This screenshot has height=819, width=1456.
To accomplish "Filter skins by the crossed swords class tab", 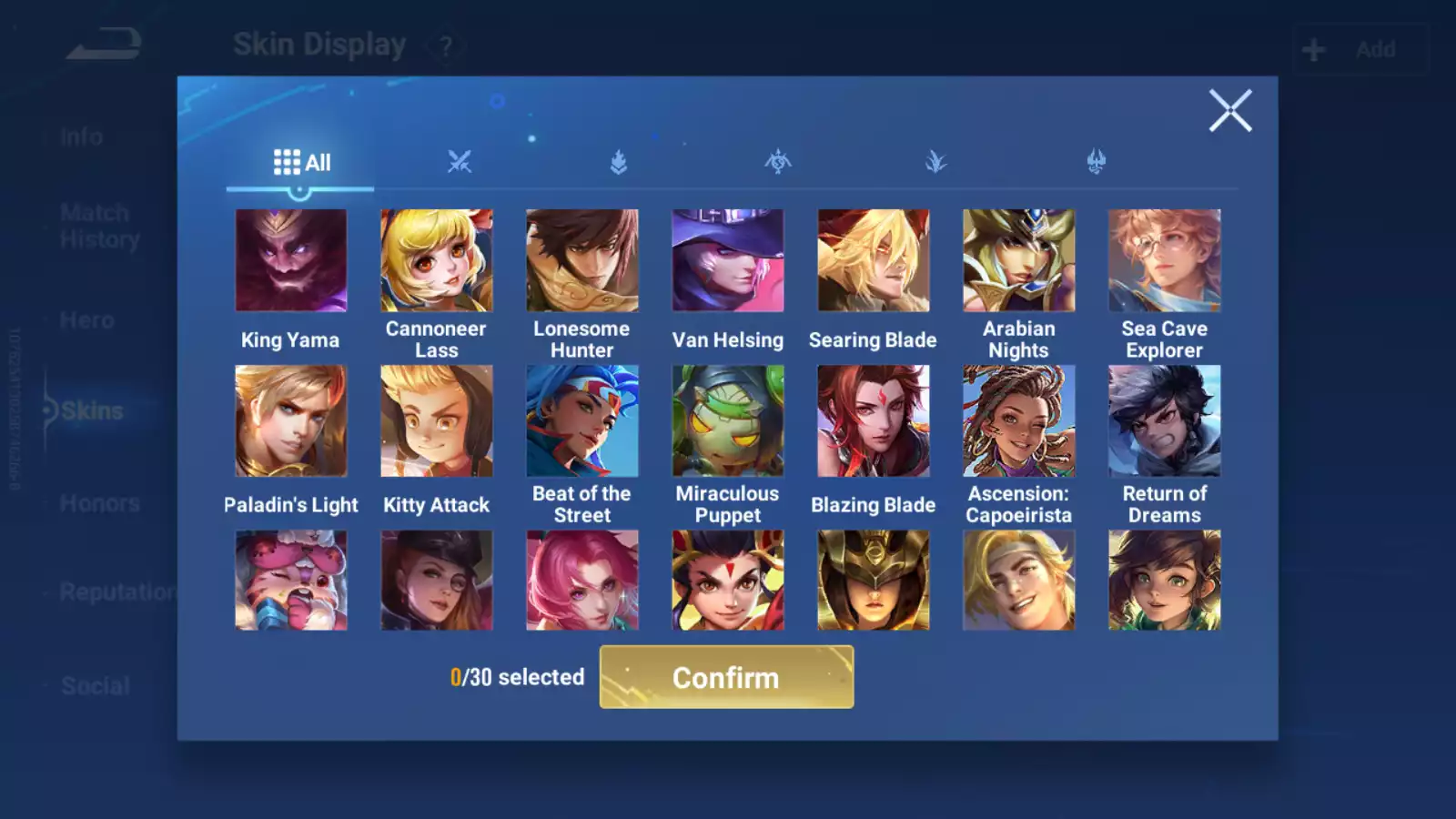I will (x=460, y=163).
